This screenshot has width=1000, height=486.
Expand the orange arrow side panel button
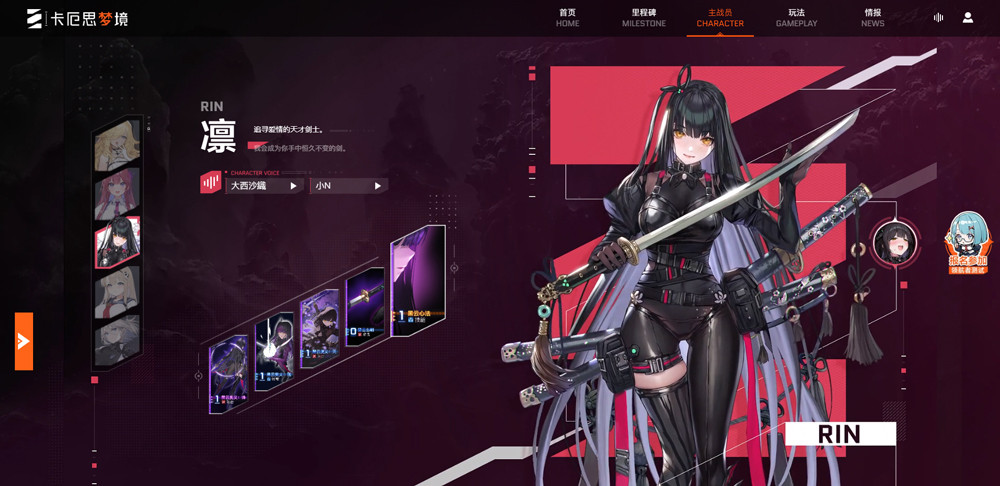[x=24, y=341]
